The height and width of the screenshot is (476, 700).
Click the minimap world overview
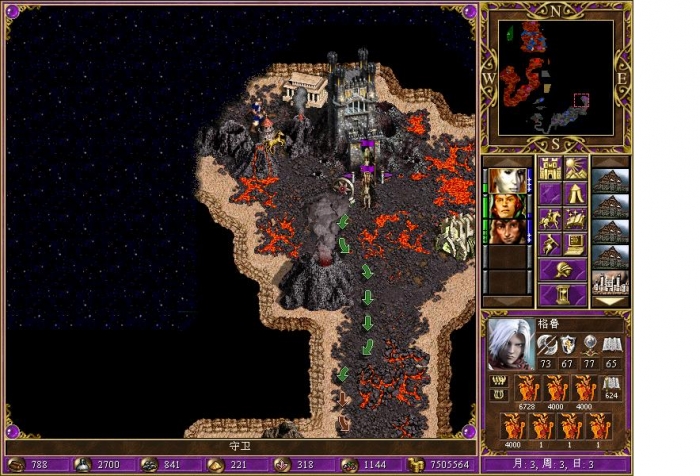pyautogui.click(x=556, y=79)
